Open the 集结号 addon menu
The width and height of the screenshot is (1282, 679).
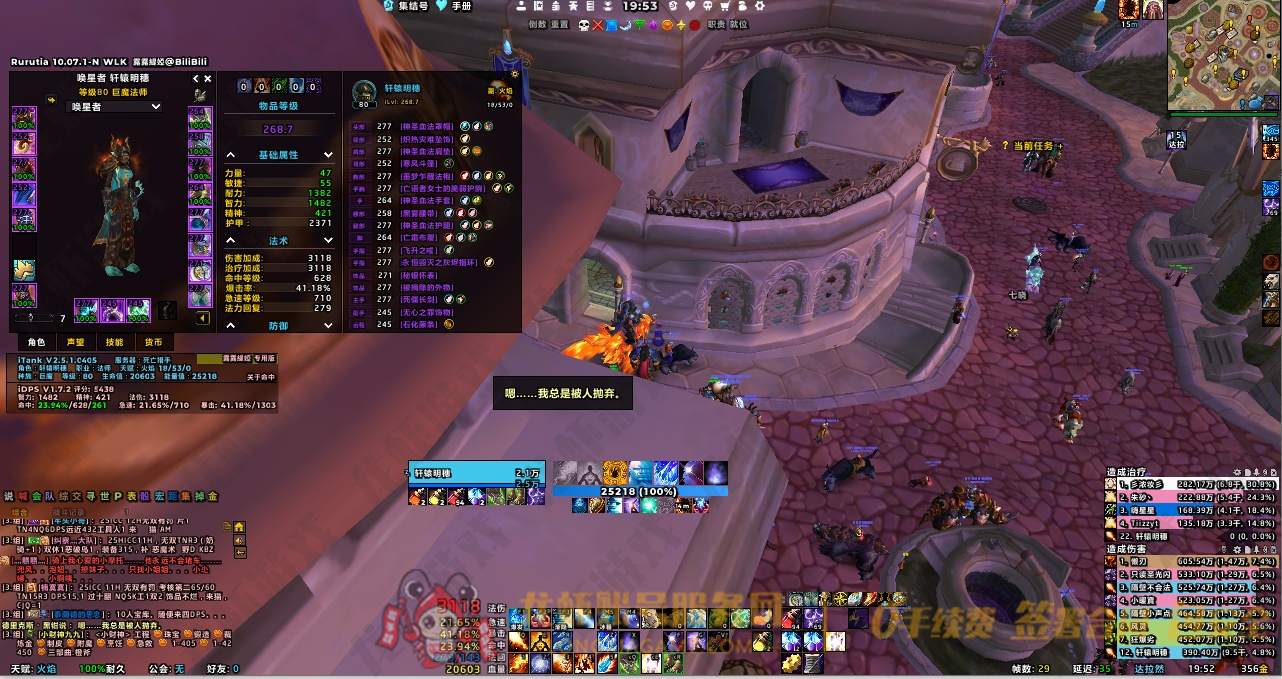[x=410, y=6]
